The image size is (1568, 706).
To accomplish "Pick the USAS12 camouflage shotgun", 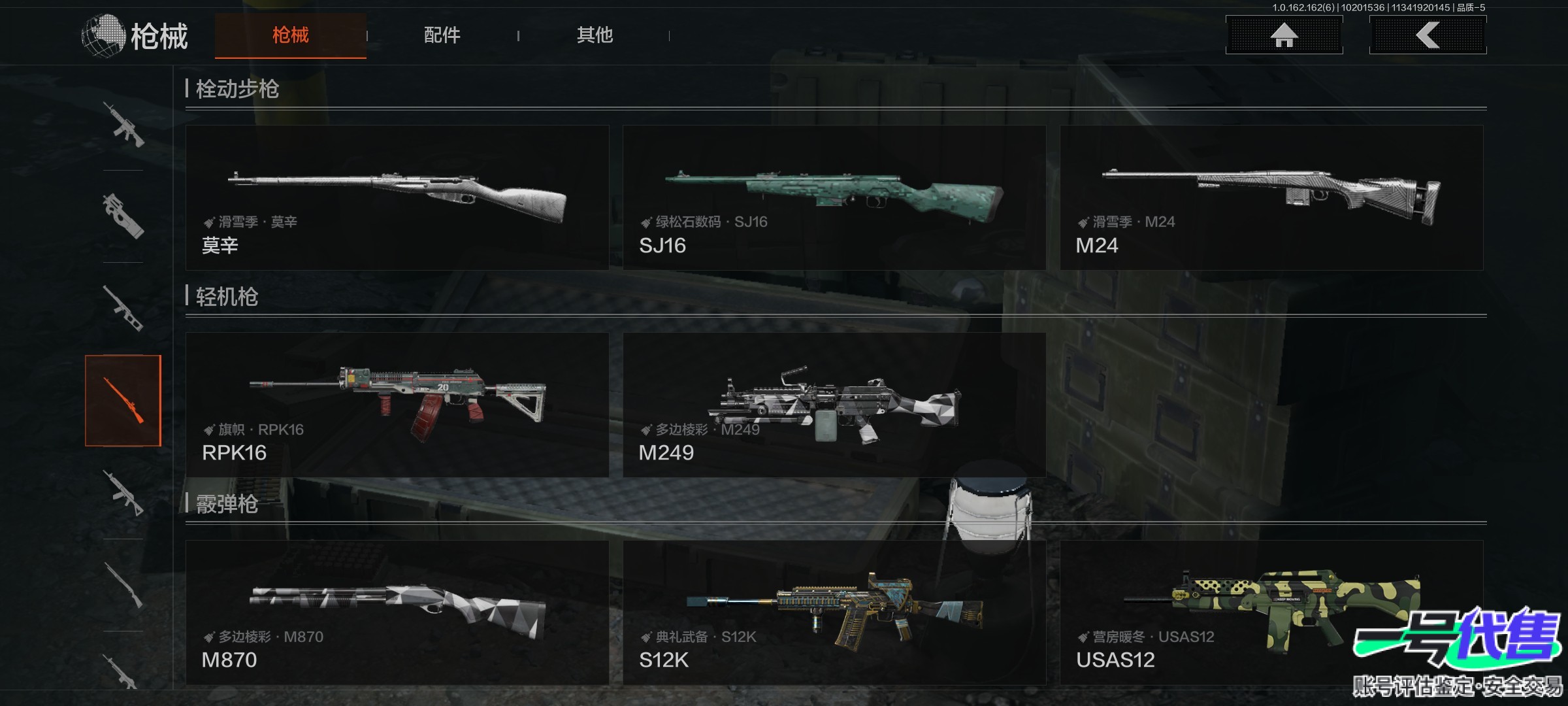I will [1271, 613].
